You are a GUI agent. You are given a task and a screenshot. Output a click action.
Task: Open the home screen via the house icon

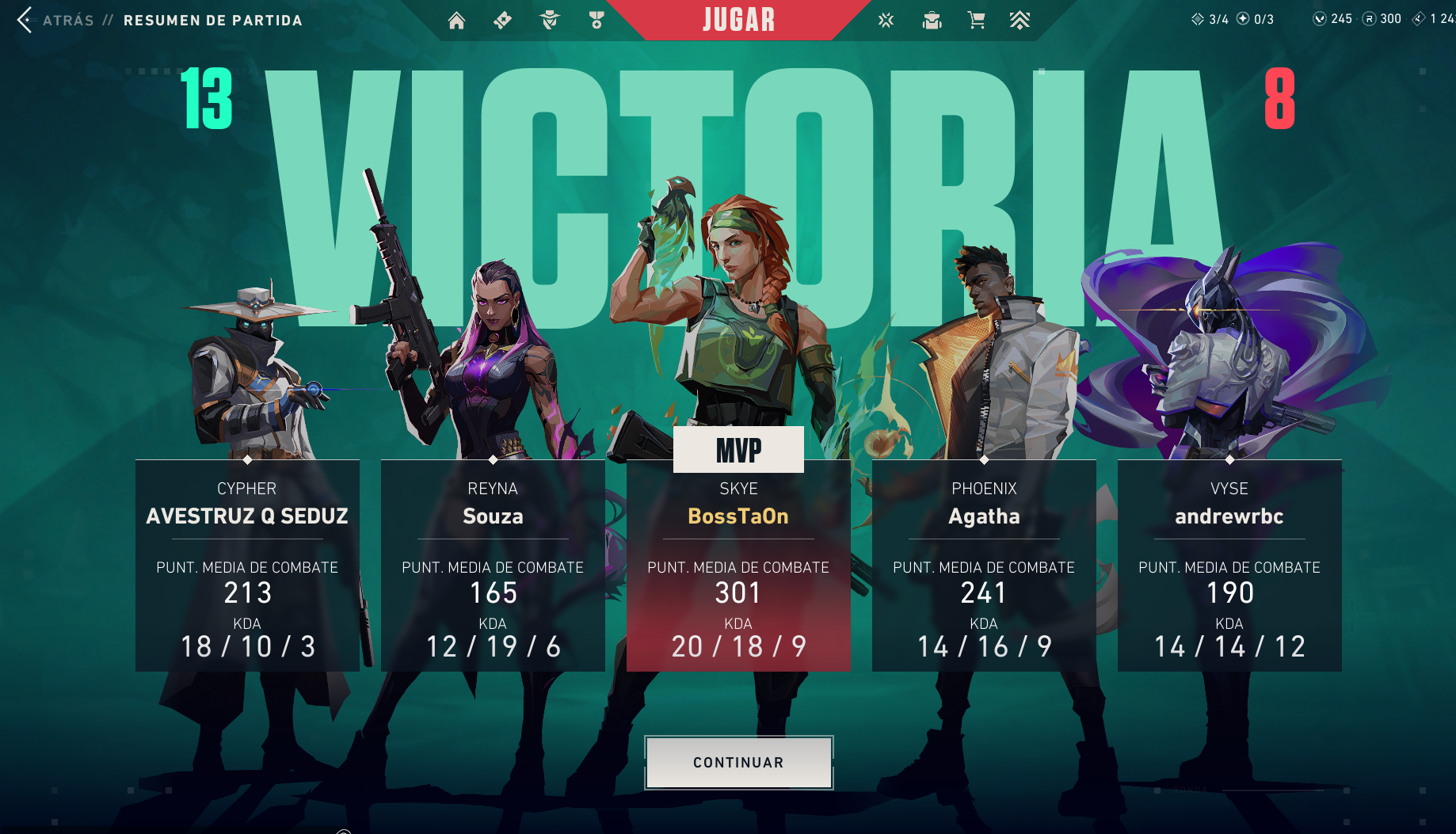(456, 21)
